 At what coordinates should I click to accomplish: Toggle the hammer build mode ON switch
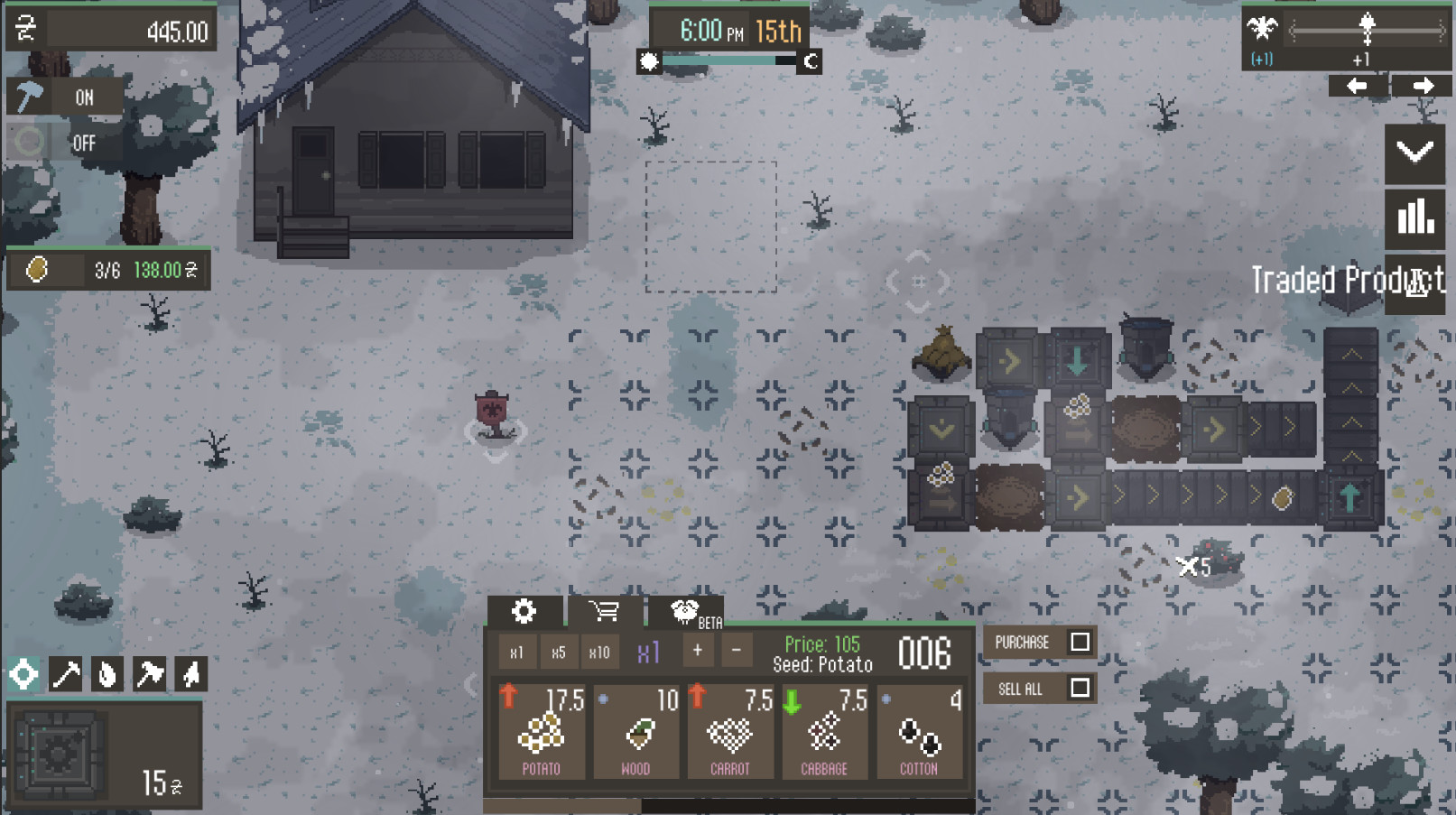coord(65,97)
